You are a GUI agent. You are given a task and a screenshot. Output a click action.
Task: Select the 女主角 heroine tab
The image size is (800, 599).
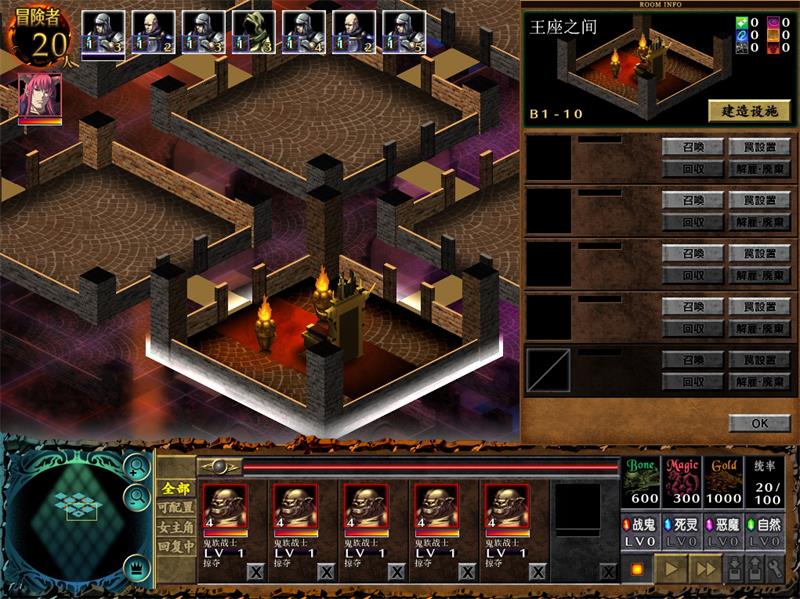pyautogui.click(x=175, y=528)
